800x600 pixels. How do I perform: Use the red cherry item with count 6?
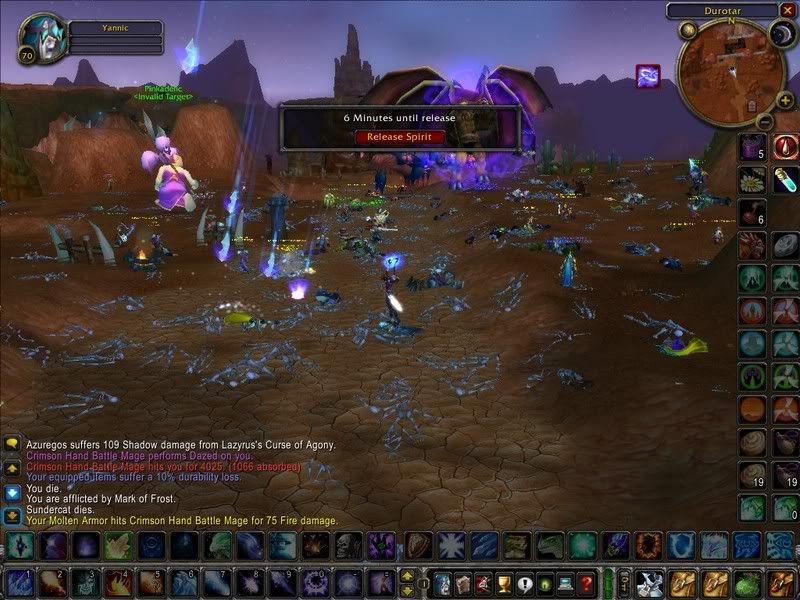point(752,213)
